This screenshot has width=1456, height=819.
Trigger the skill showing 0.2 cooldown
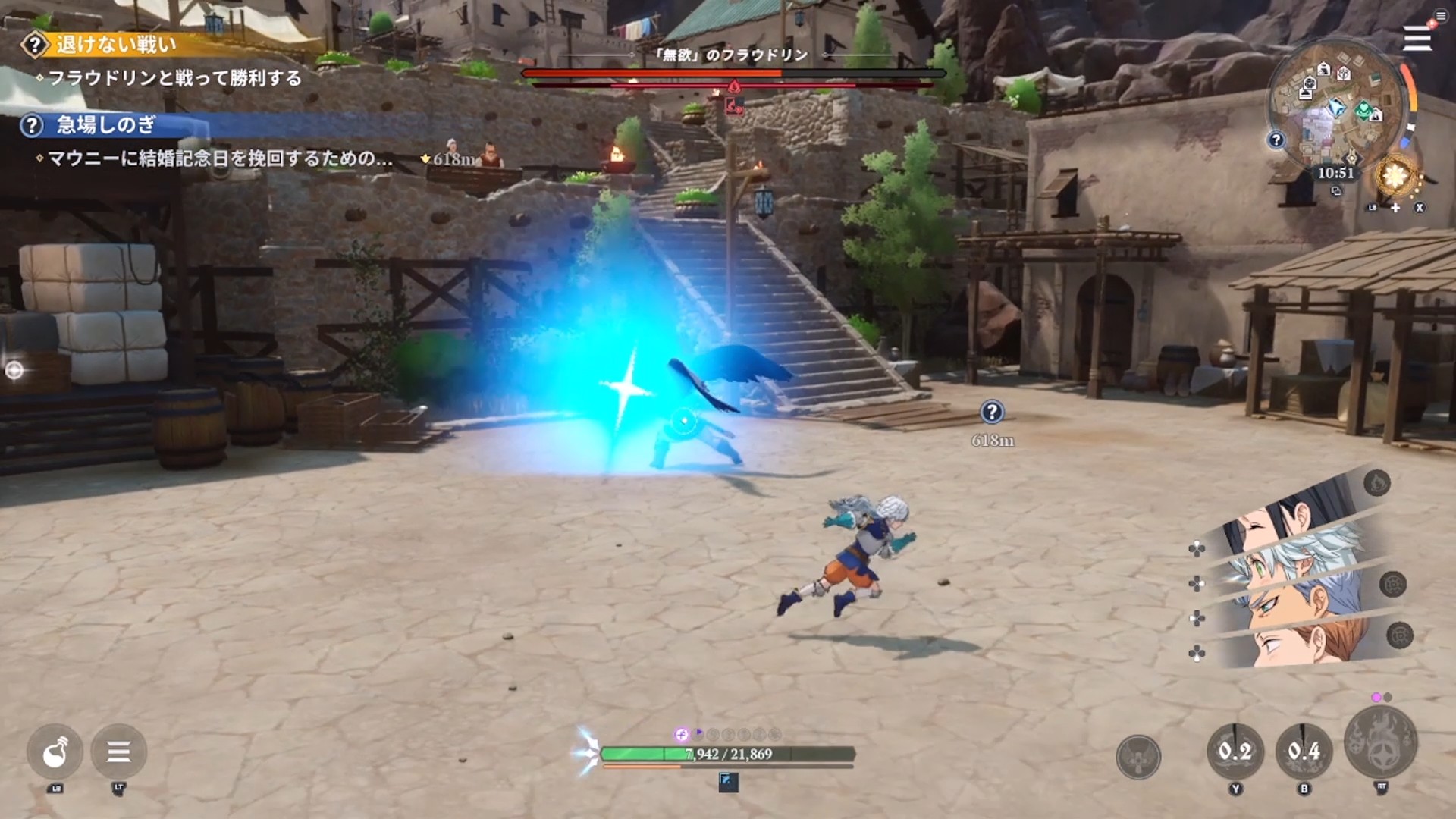[x=1235, y=751]
